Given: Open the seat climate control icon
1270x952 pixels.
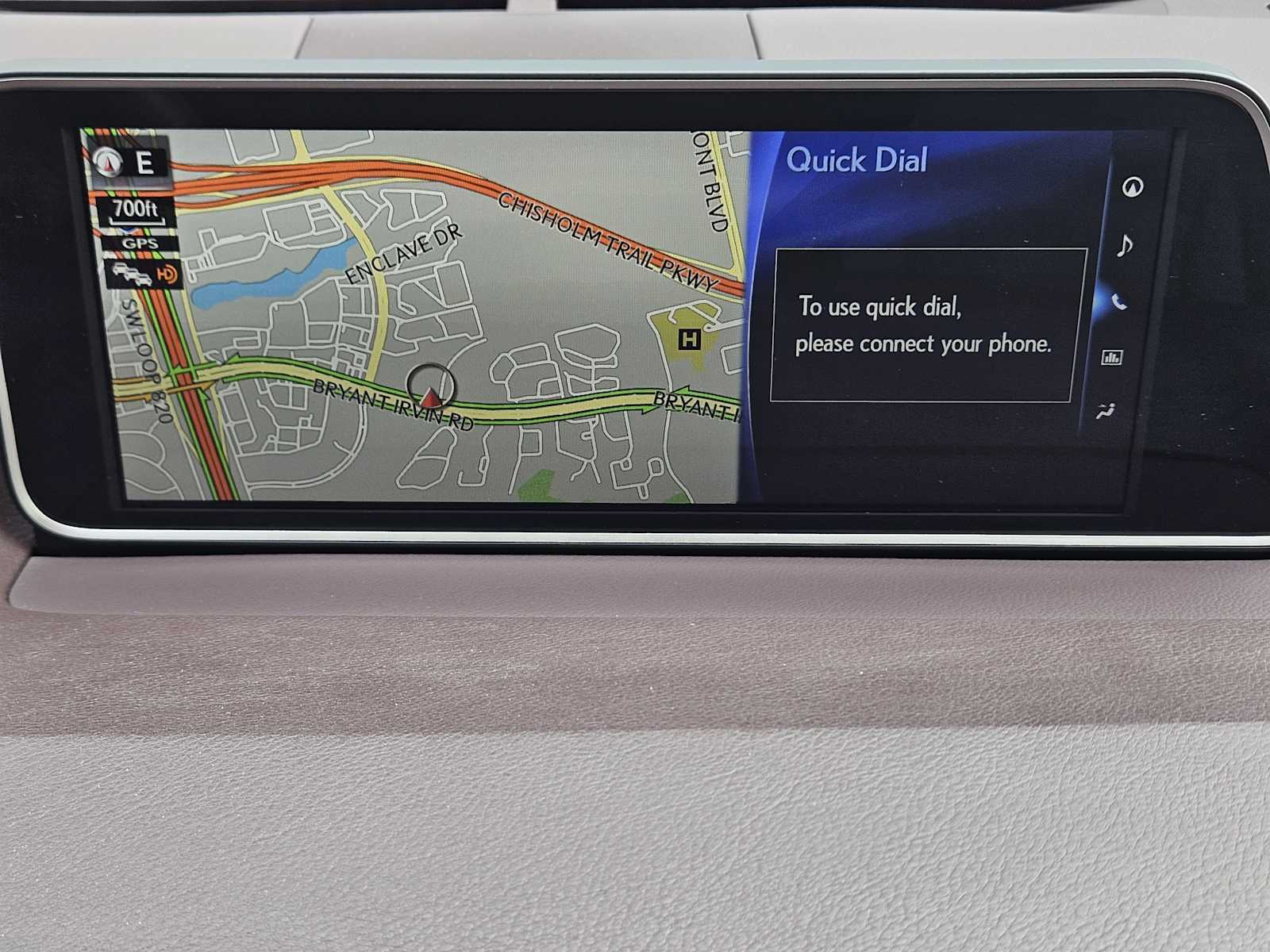Looking at the screenshot, I should (1105, 411).
